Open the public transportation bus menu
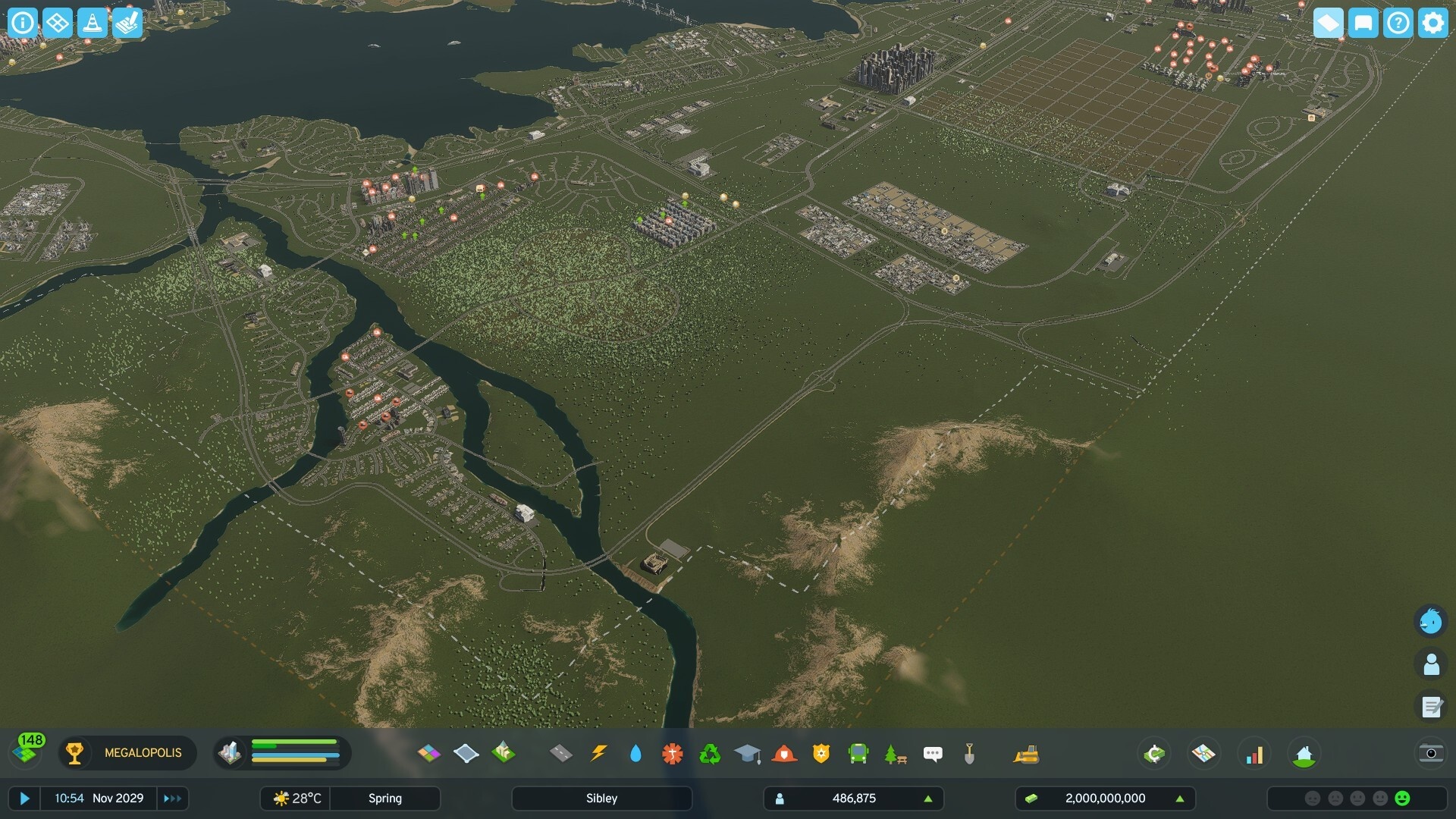This screenshot has height=819, width=1456. coord(858,753)
